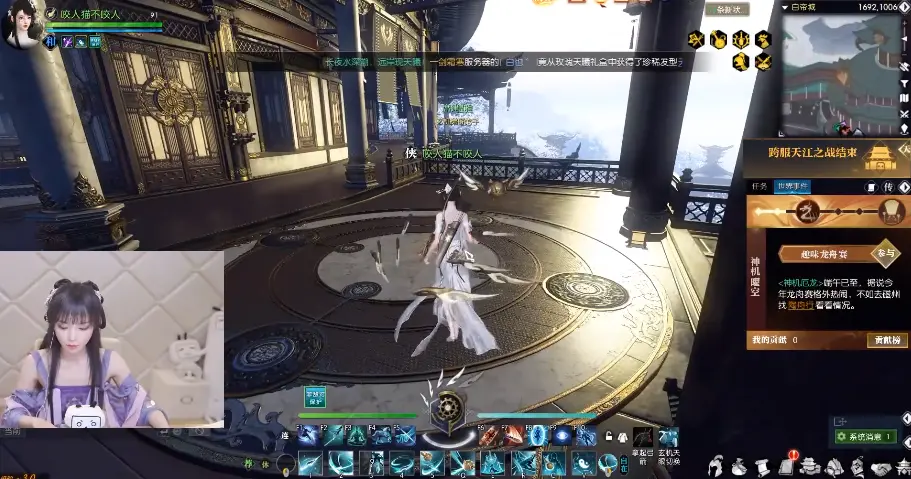Open the red-badged notification menu icon
This screenshot has width=911, height=479.
tap(785, 465)
